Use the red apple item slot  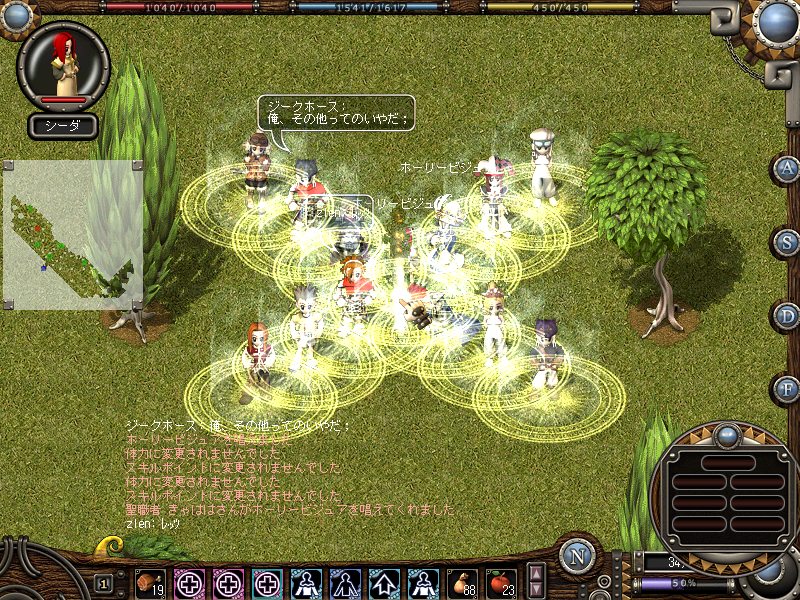coord(500,581)
